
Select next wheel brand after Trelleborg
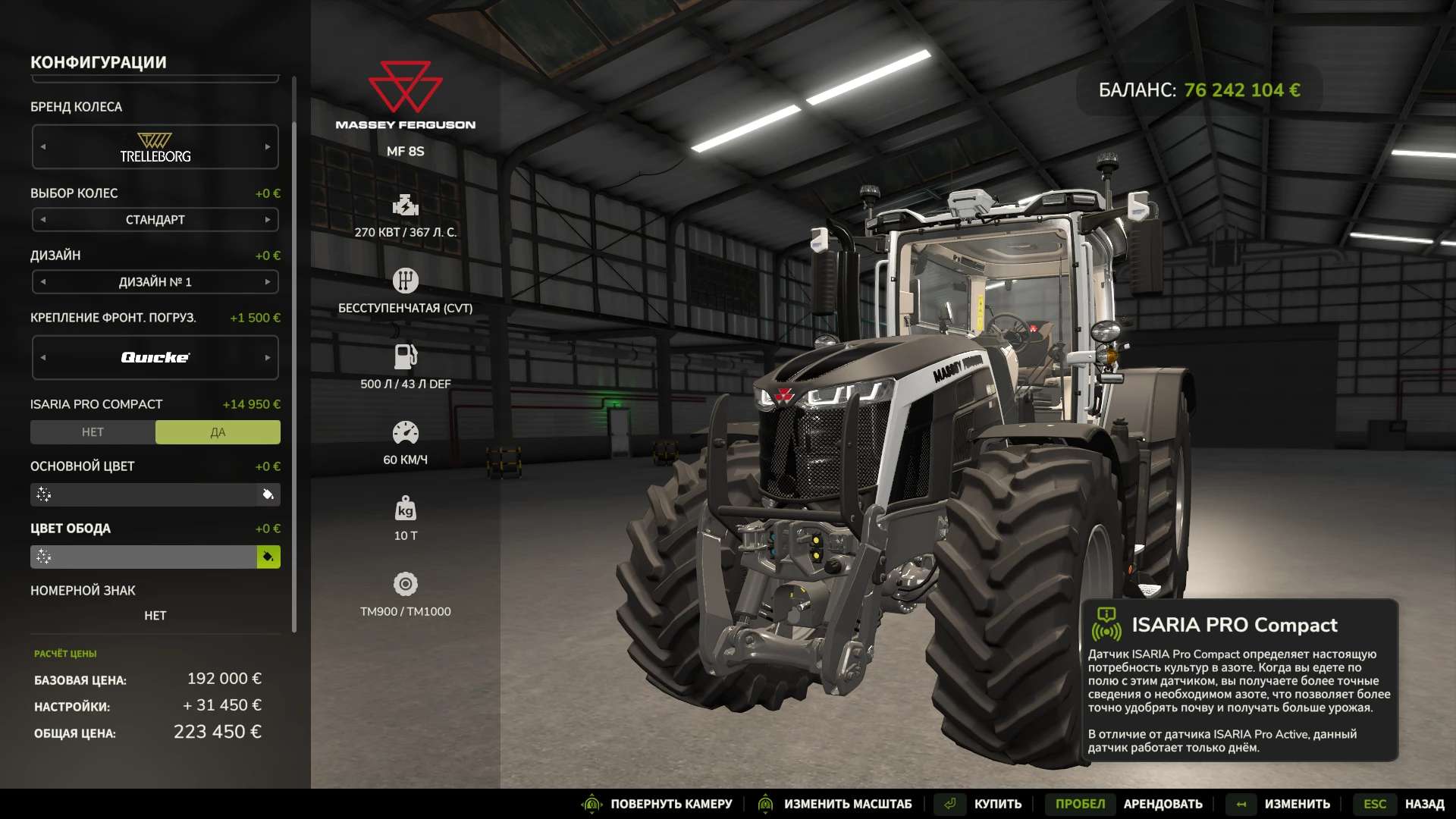point(268,147)
